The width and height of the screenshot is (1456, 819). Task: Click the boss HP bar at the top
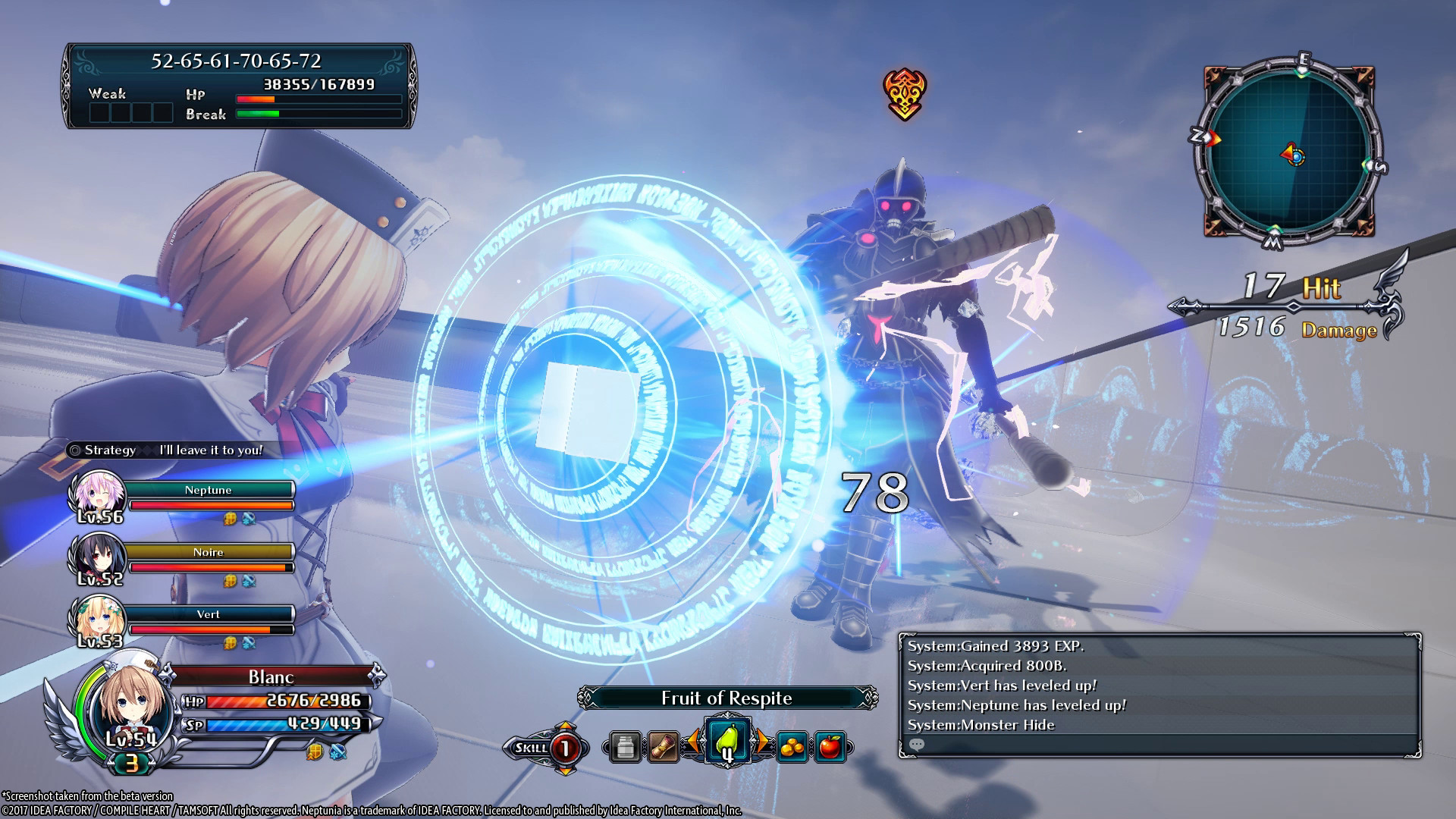coord(318,99)
